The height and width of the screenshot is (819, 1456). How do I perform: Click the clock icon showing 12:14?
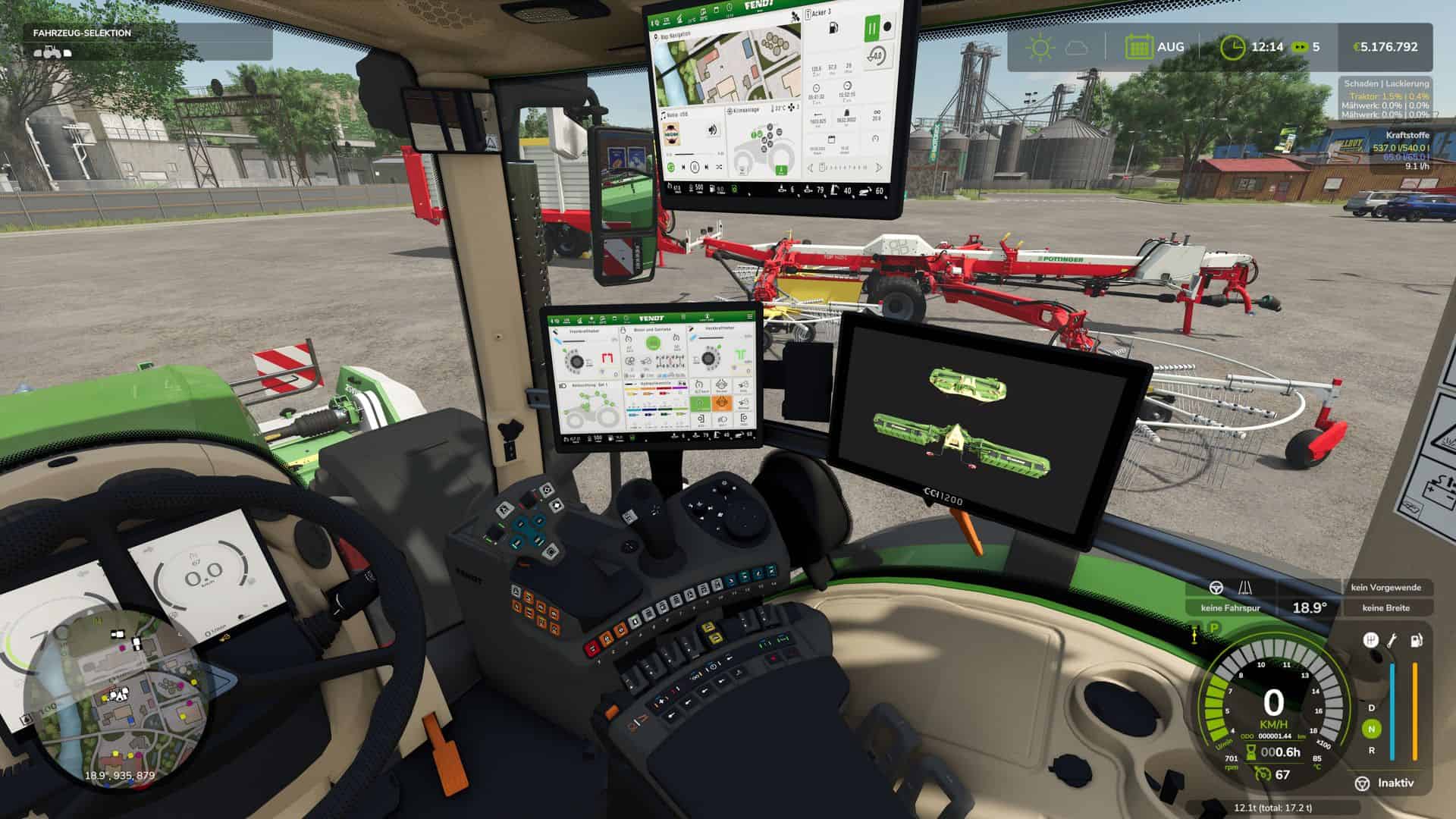(1232, 47)
